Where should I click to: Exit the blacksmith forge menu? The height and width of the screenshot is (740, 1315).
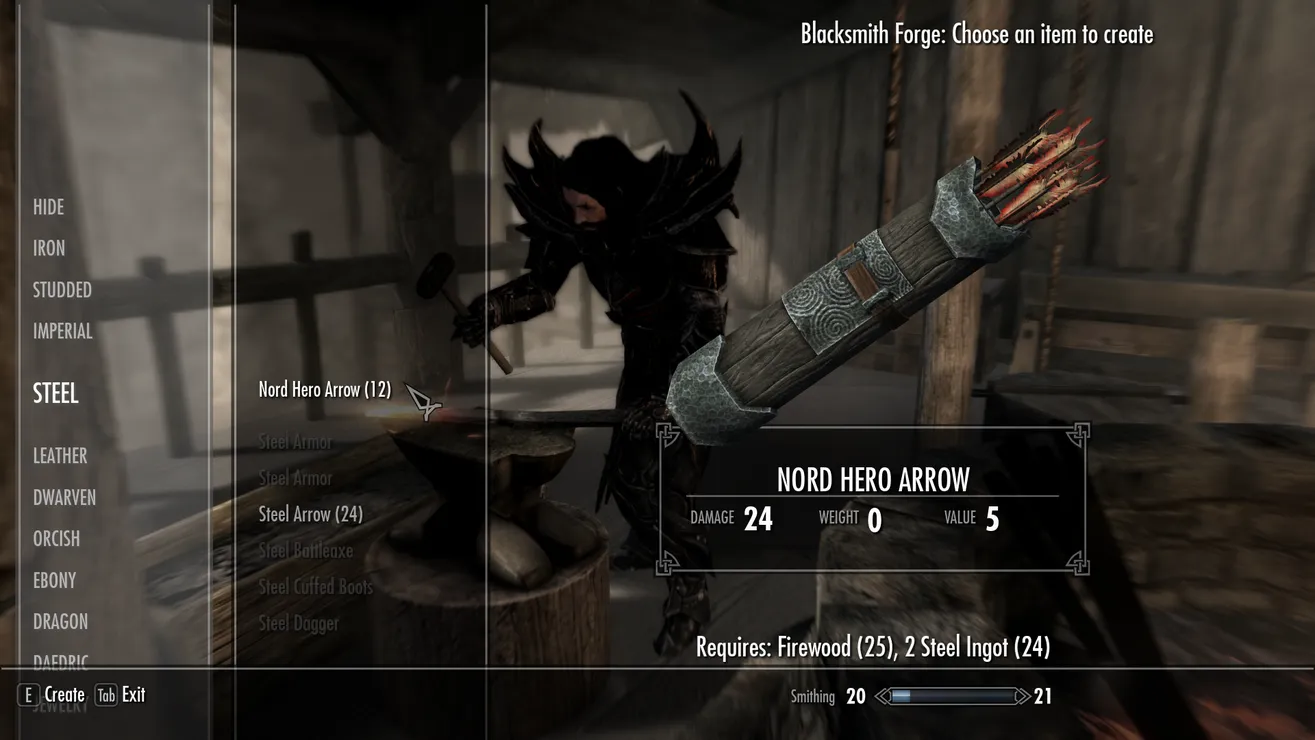120,695
